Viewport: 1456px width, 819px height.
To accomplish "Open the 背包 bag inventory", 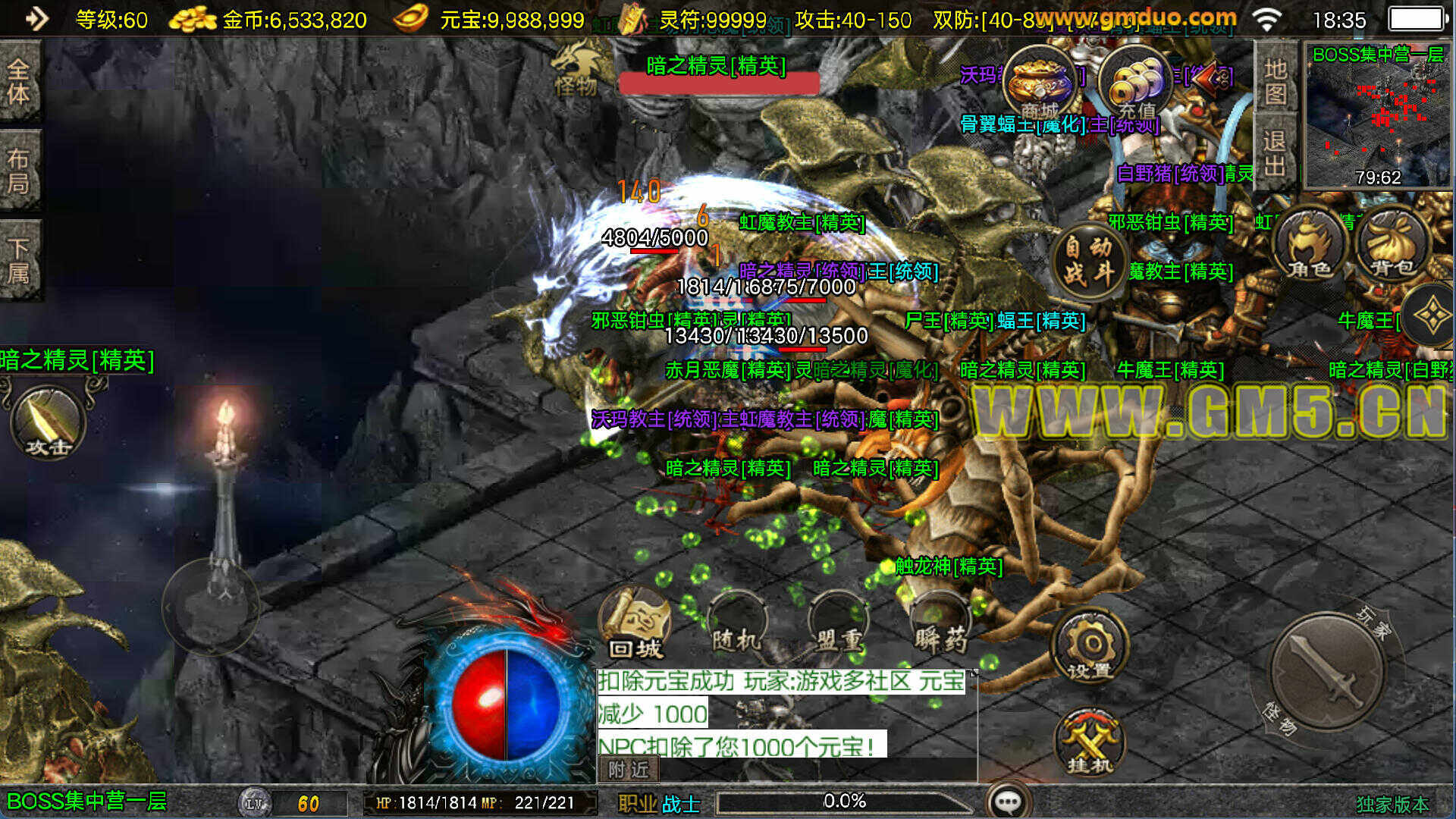I will click(1392, 244).
